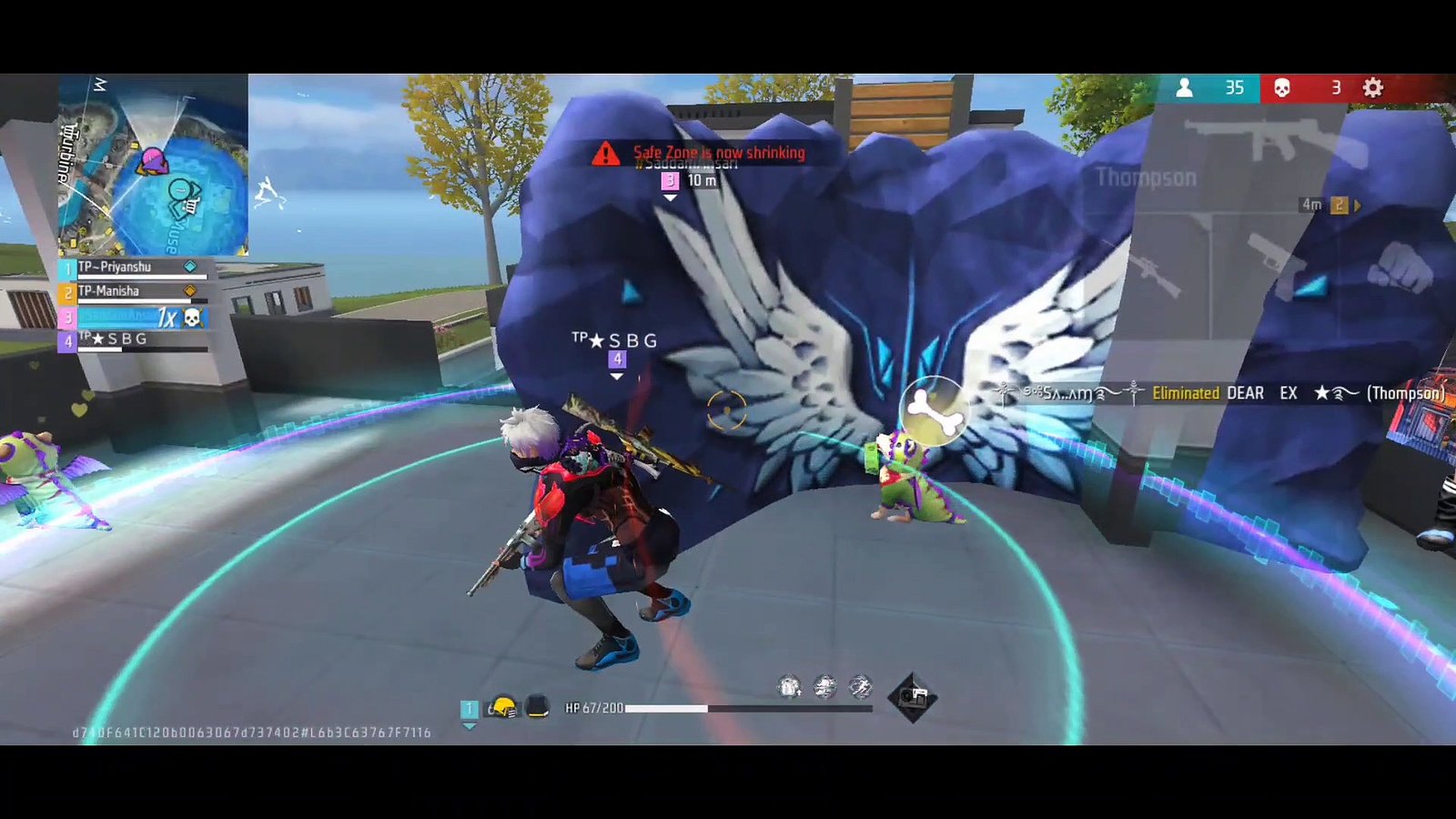Tap the black vest armor icon
The image size is (1456, 819).
(x=538, y=707)
